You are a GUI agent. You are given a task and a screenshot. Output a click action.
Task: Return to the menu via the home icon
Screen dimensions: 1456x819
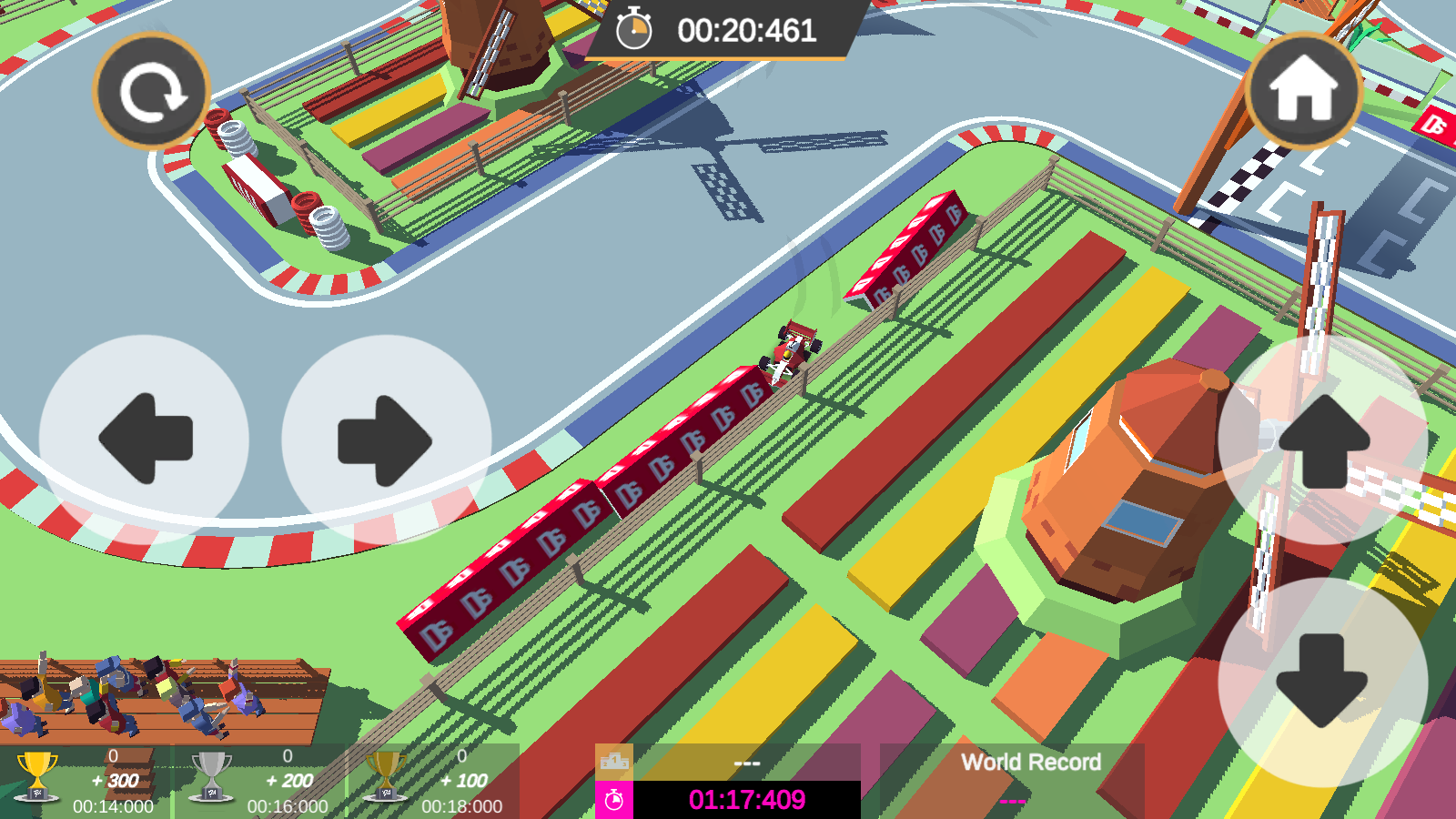tap(1303, 91)
